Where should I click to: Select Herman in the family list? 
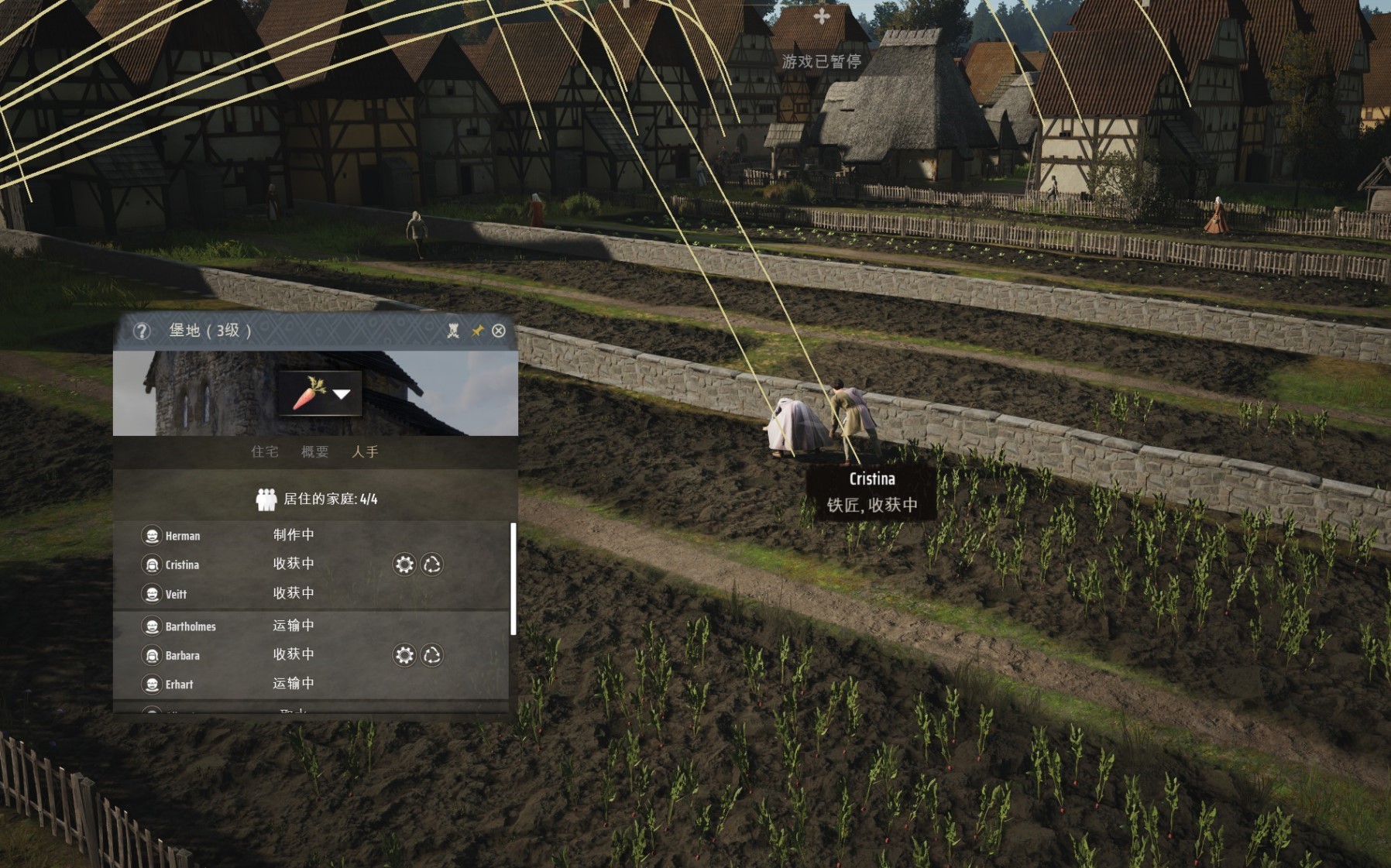(x=183, y=536)
